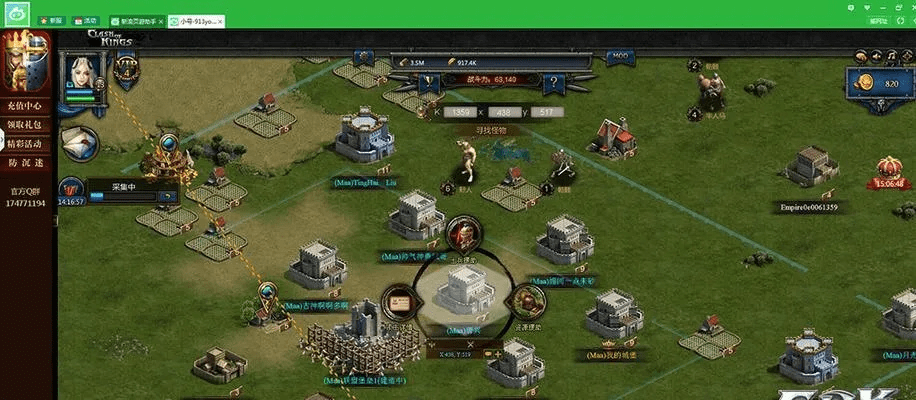Open the 领取礼包 gift pack menu
The image size is (916, 400).
point(24,125)
